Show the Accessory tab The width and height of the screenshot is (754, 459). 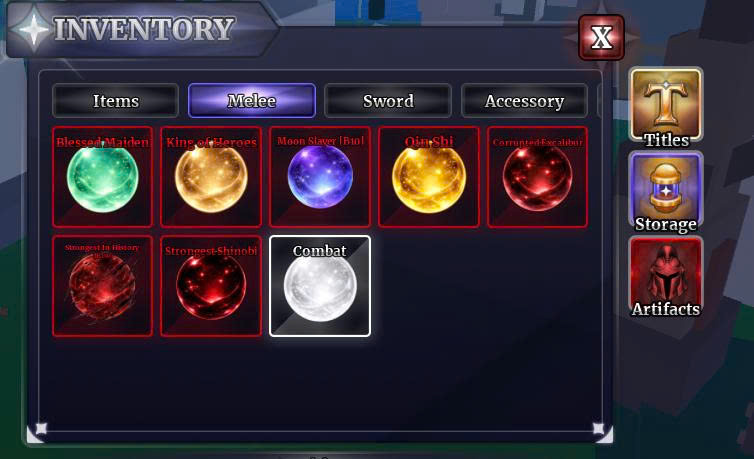(x=524, y=101)
